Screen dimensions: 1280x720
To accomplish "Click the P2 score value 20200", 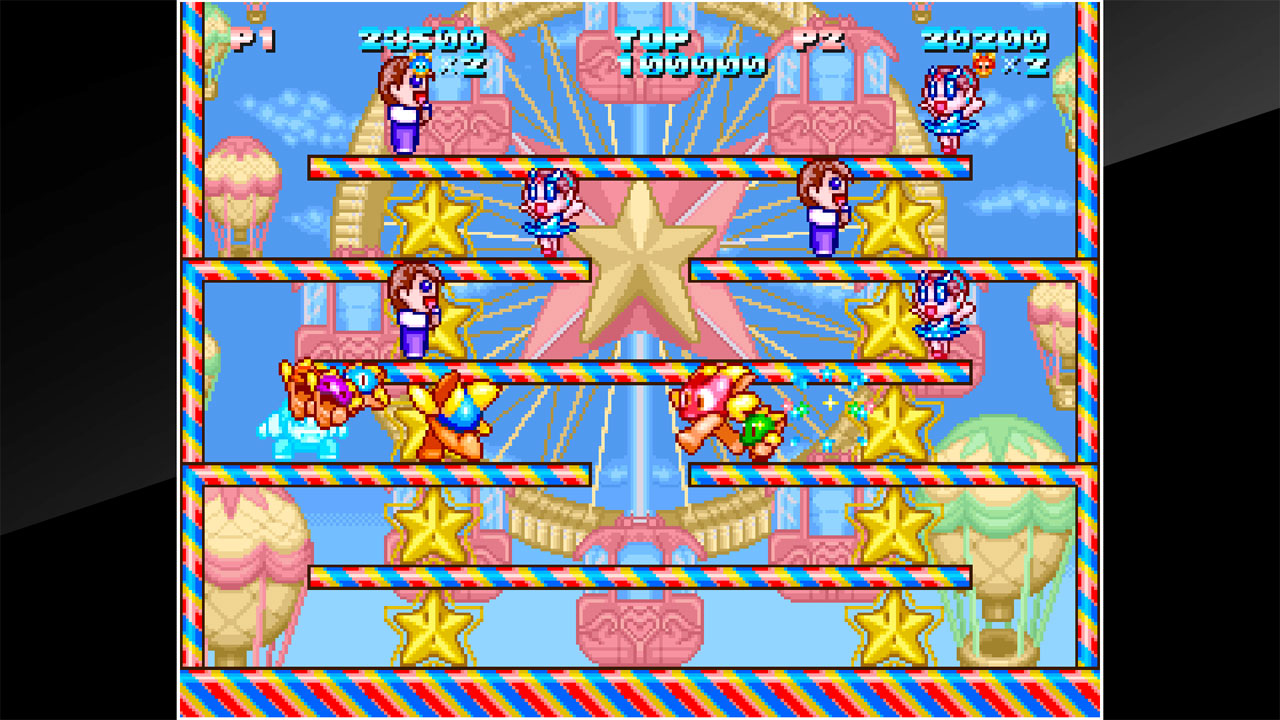I will [x=985, y=40].
